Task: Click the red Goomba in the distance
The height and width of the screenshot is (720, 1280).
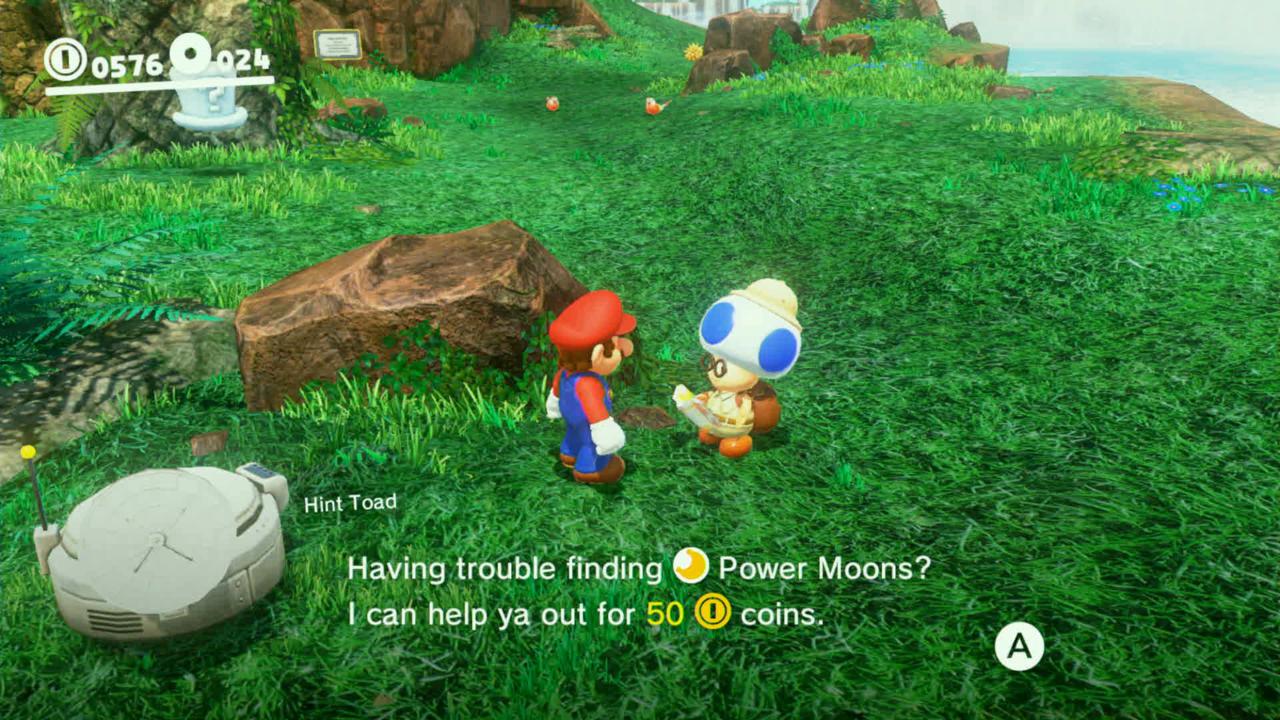Action: coord(550,102)
